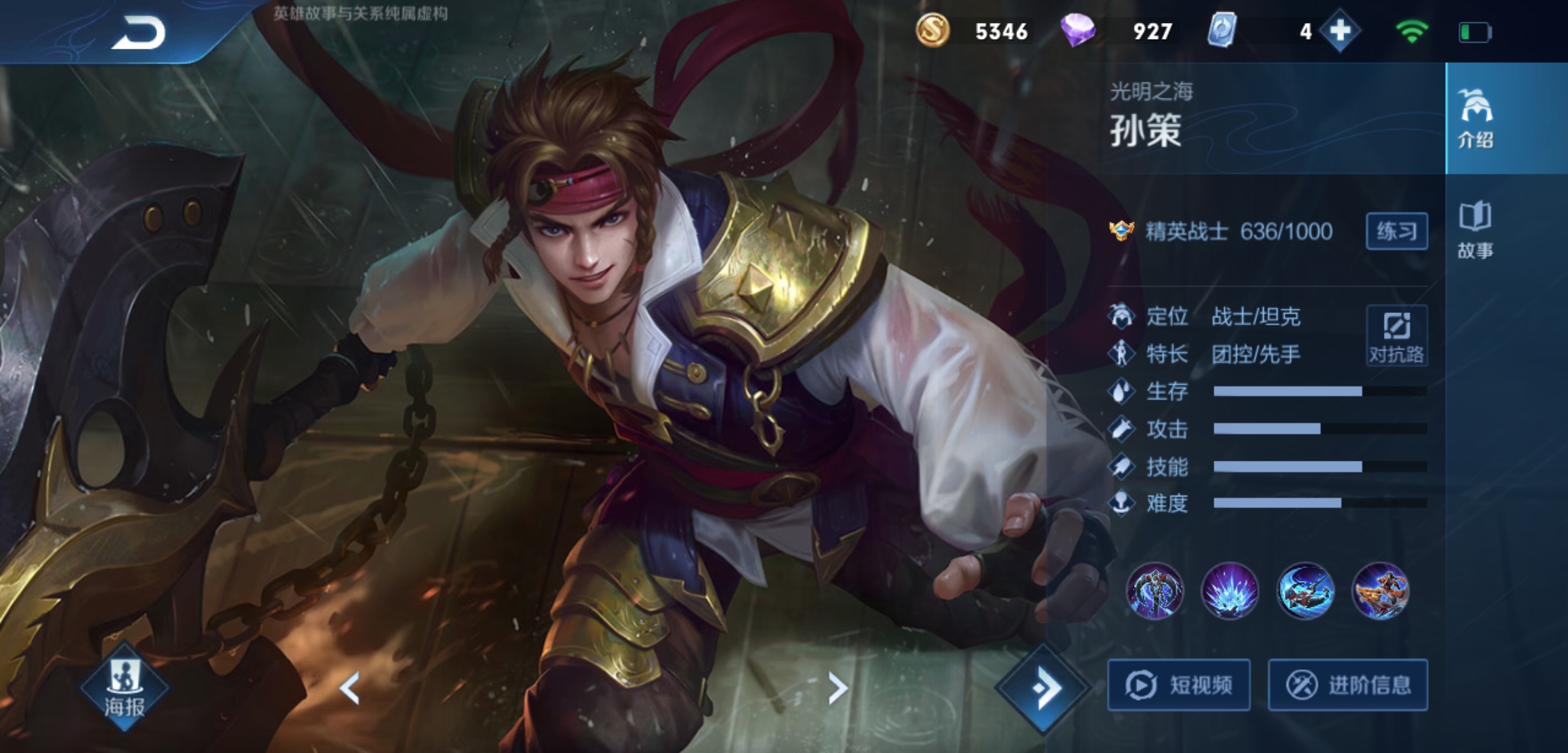Switch to the 故事 story tab
Screen dimensions: 1568x753
coord(1475,230)
